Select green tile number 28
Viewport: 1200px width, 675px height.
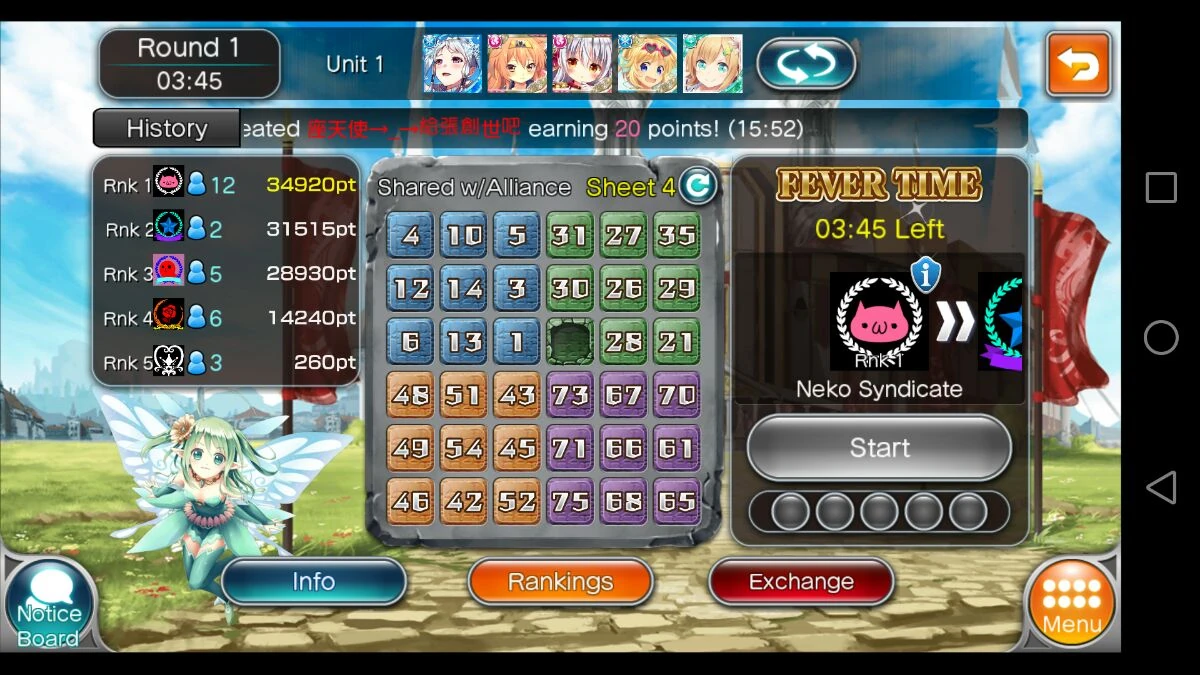[623, 342]
